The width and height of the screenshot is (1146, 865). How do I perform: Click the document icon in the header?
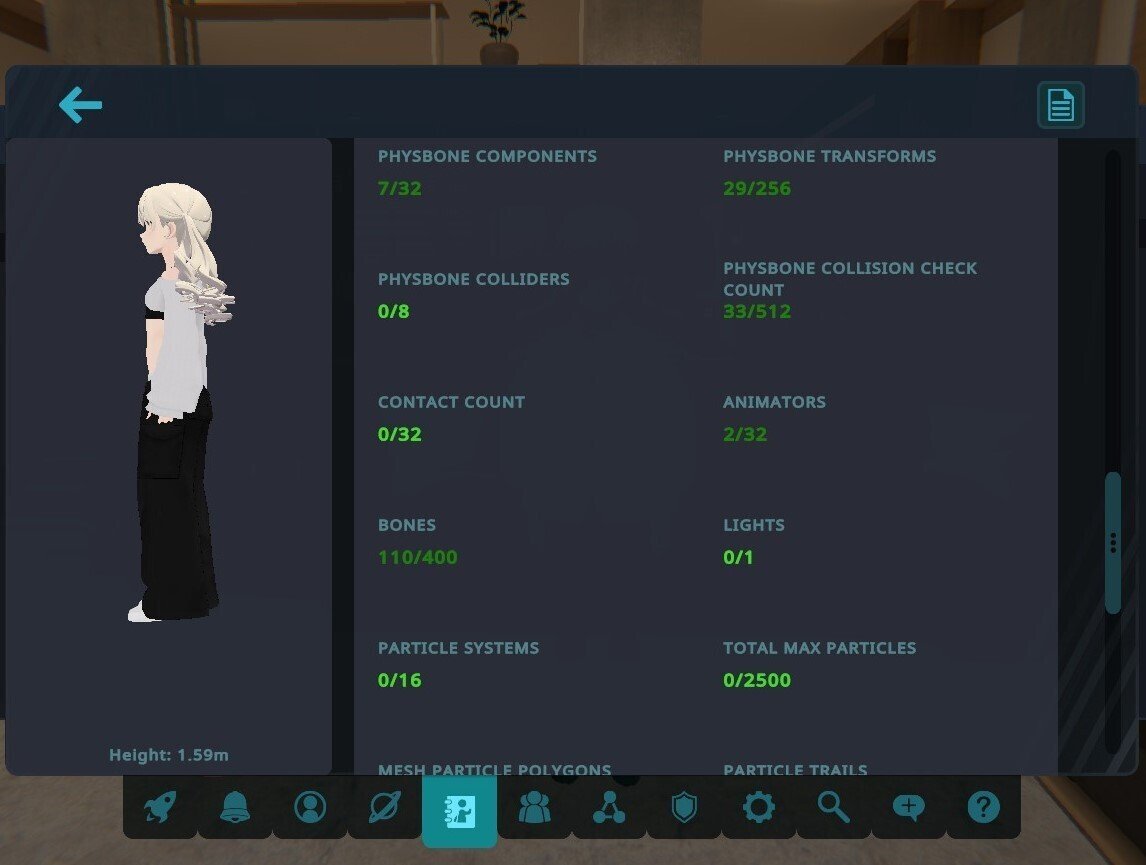[x=1060, y=105]
